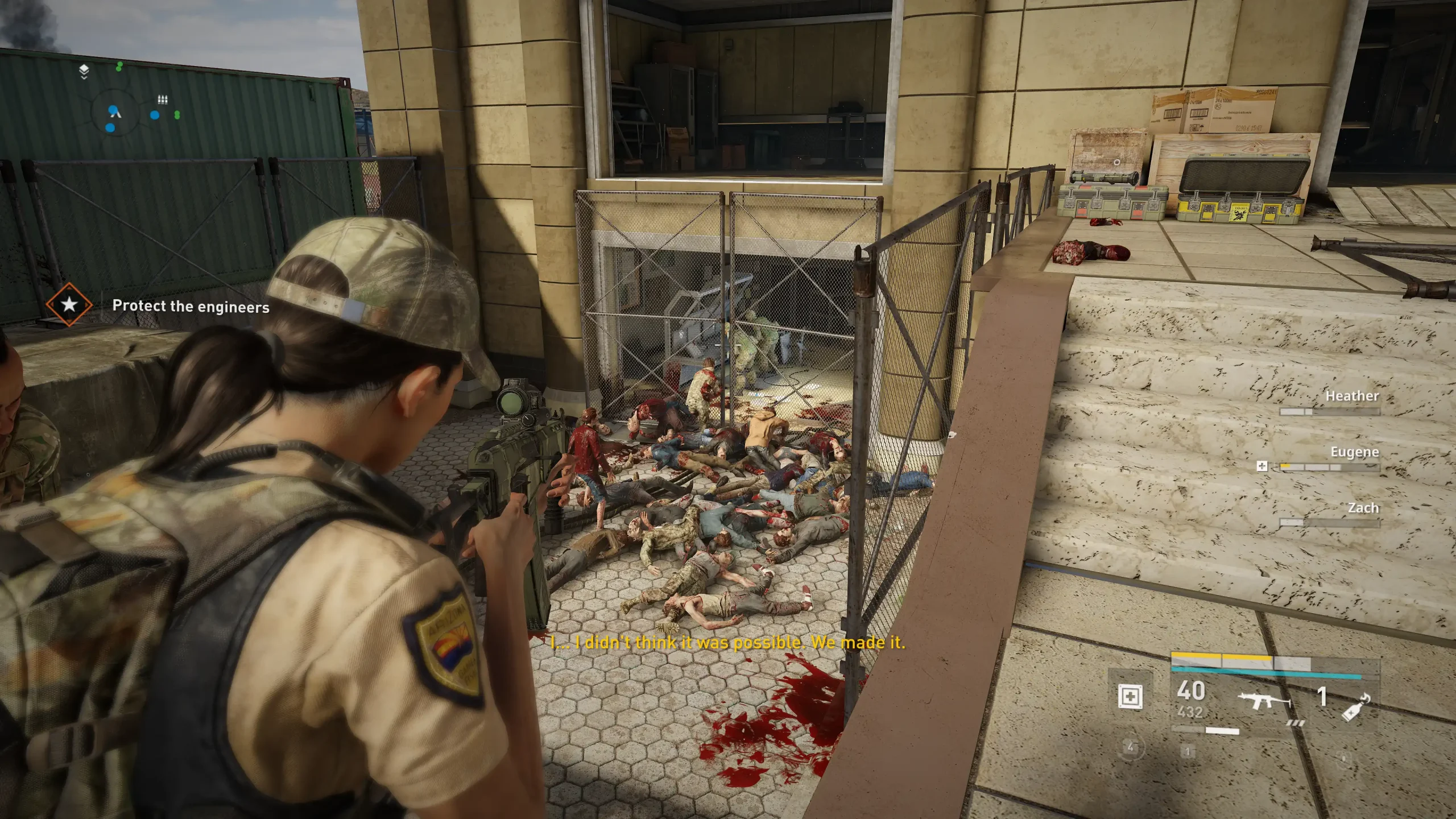Click the ammo crate marker on radar
This screenshot has width=1456, height=819.
(163, 100)
